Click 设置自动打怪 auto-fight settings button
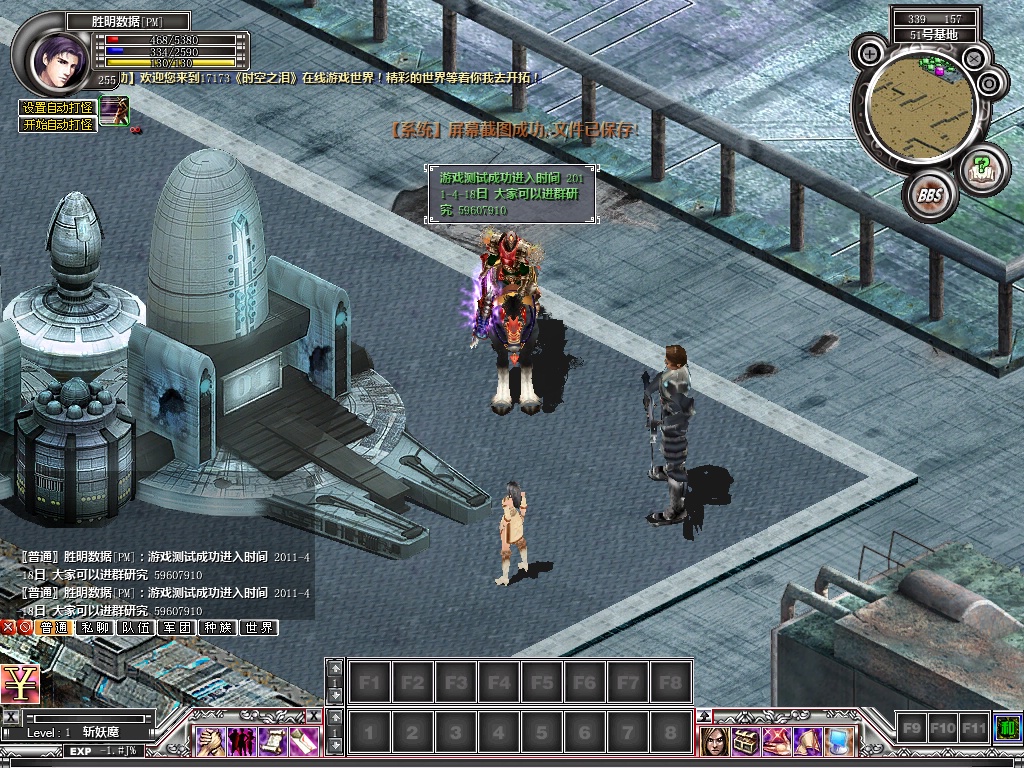This screenshot has width=1024, height=768. click(x=58, y=108)
